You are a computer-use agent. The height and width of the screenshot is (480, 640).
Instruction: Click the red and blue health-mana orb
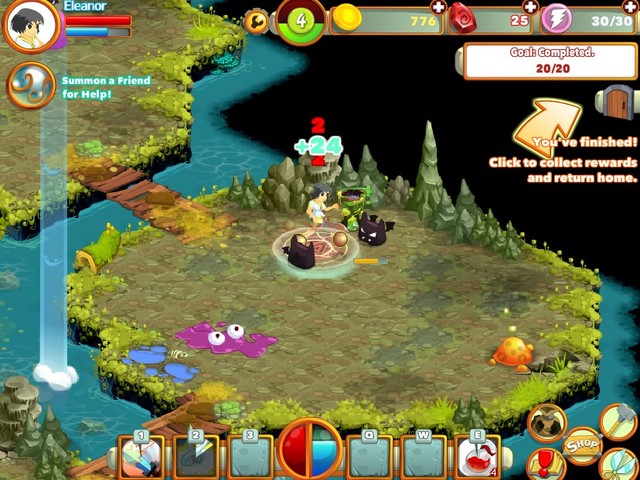(x=310, y=450)
